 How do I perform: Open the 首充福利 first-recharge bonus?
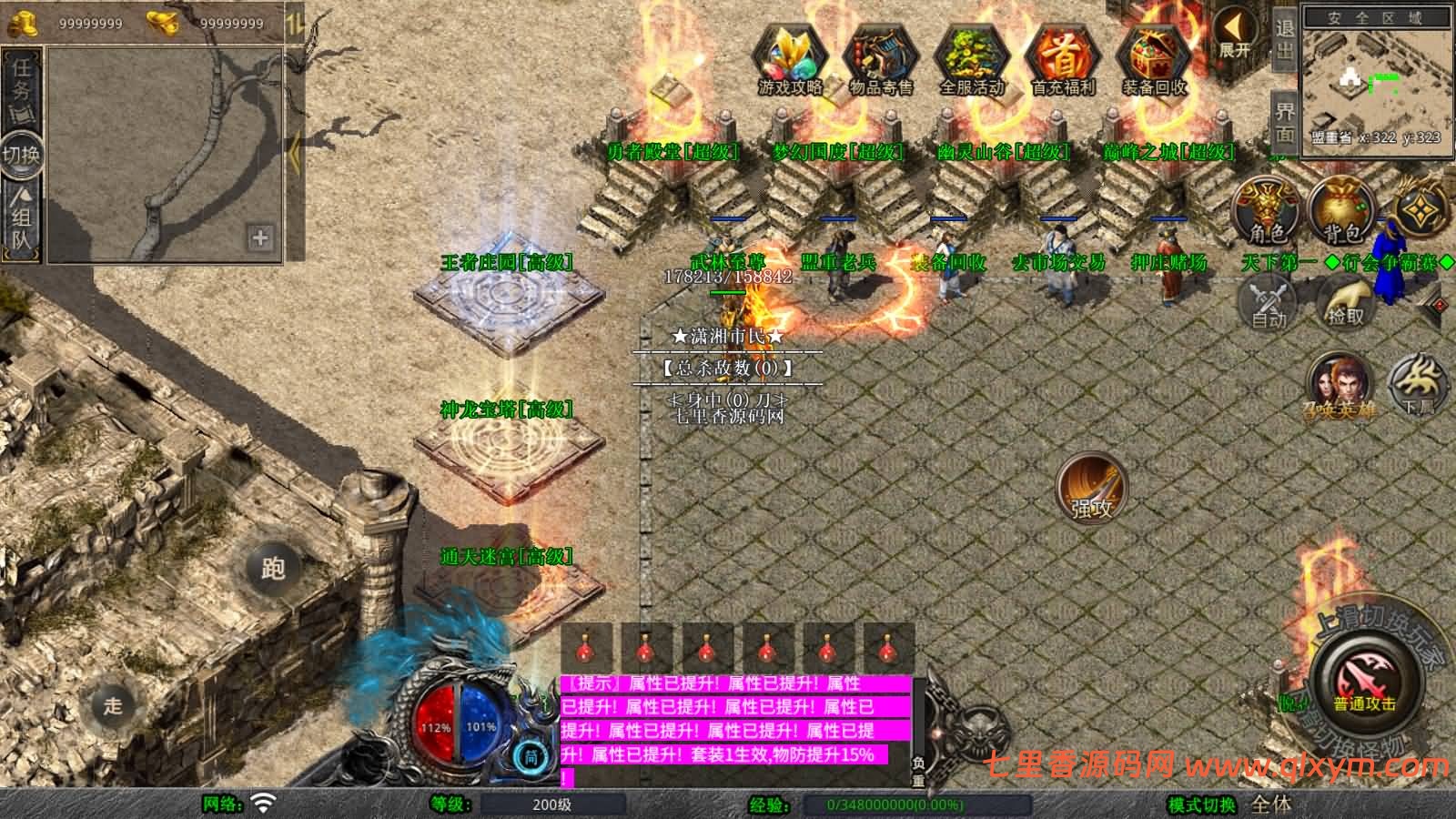click(1063, 57)
